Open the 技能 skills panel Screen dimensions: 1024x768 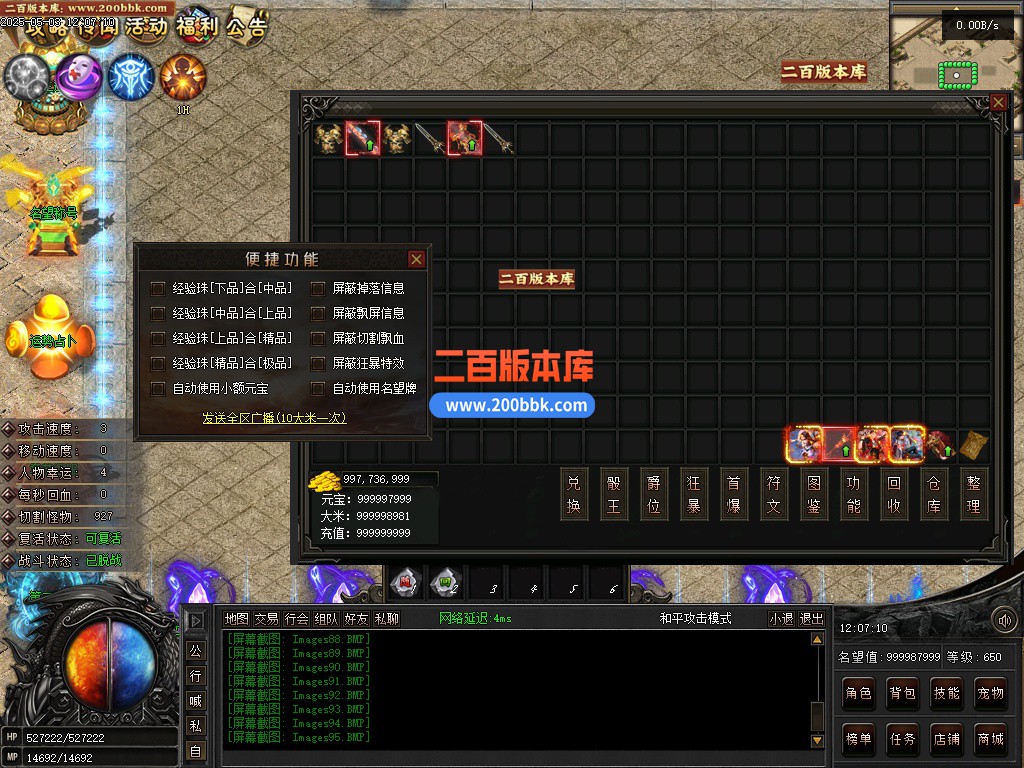946,692
